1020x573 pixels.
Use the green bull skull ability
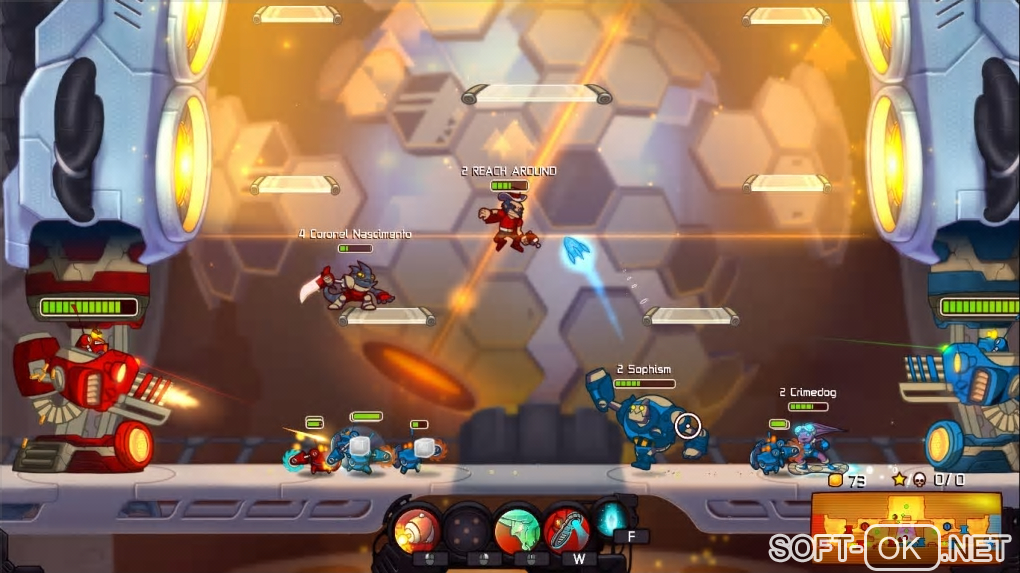(518, 527)
